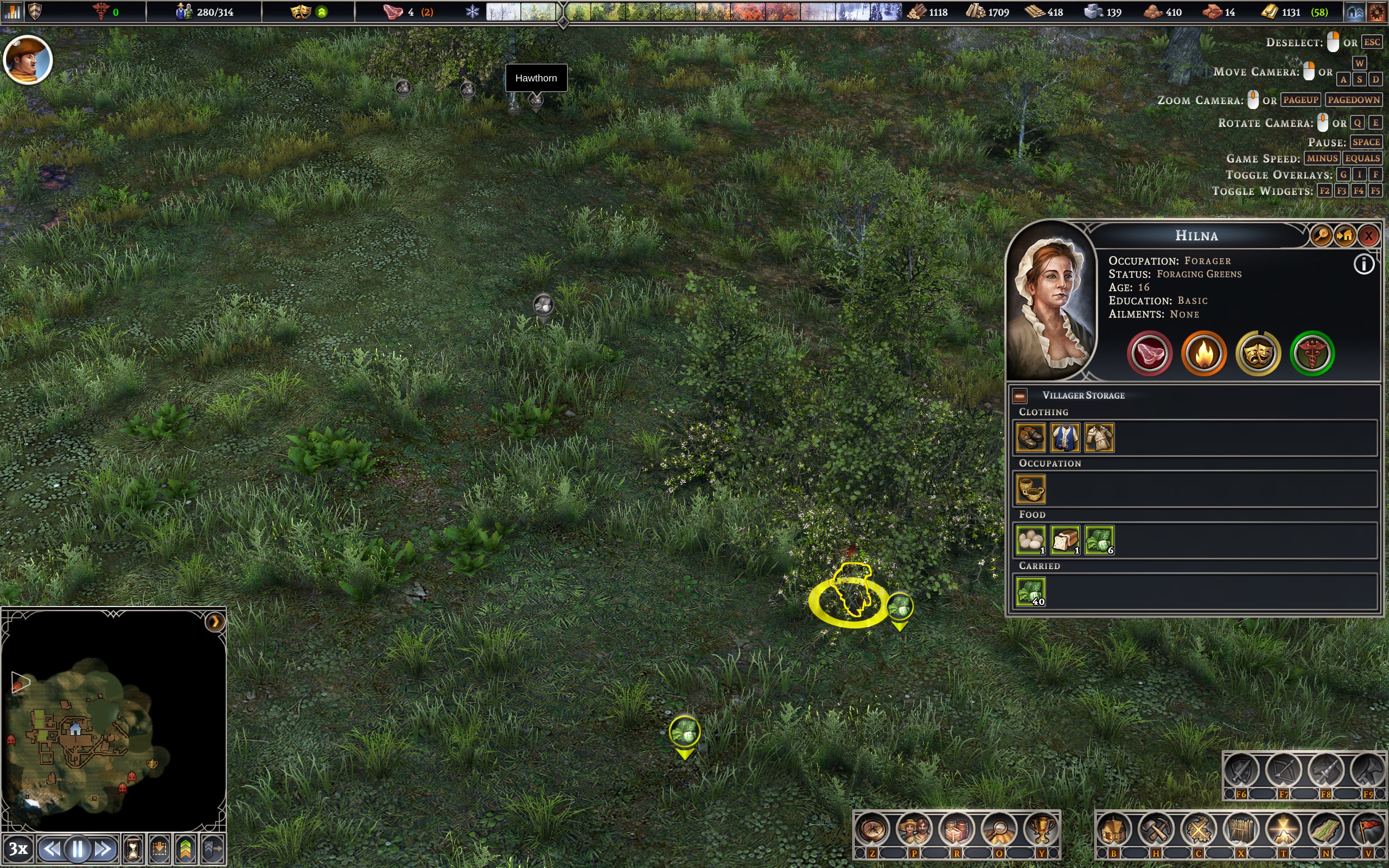Select the bread item in Food storage
The height and width of the screenshot is (868, 1389).
tap(1065, 540)
